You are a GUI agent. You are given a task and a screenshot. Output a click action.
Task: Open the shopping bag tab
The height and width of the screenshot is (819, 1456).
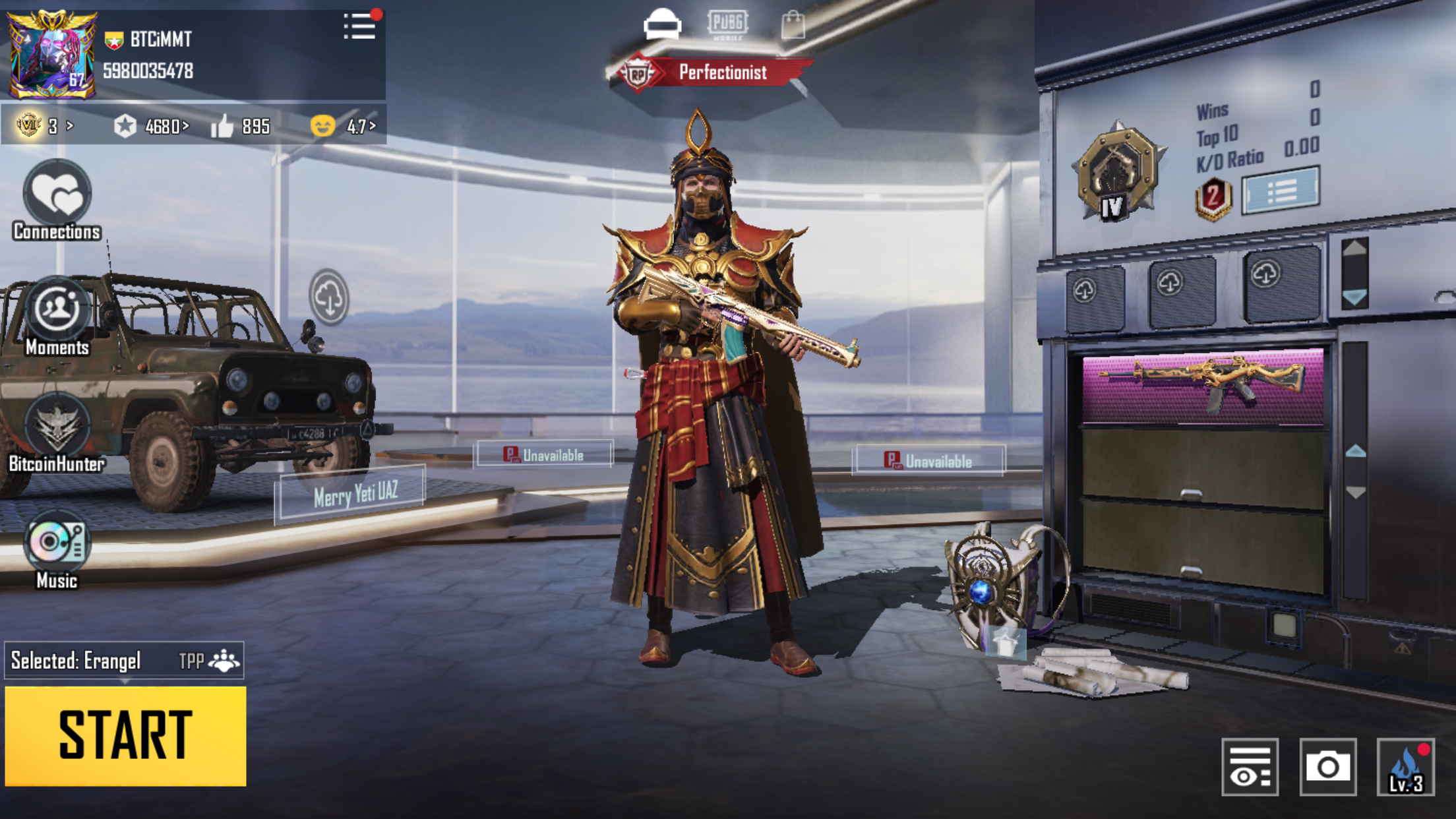[x=793, y=25]
